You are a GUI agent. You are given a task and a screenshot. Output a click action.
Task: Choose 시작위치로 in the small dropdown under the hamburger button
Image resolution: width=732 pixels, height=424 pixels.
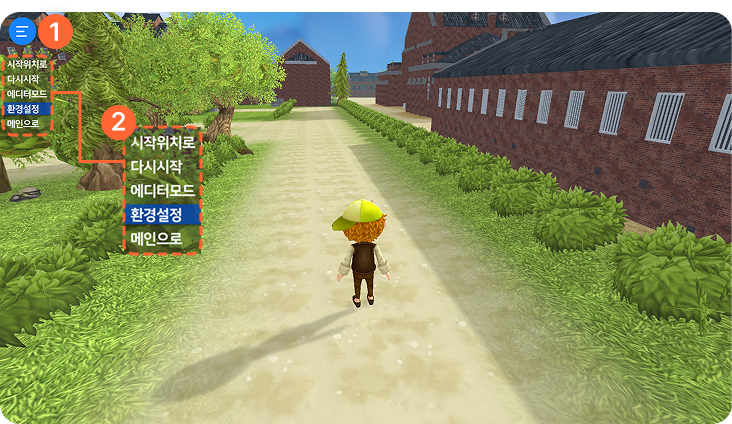tap(26, 65)
